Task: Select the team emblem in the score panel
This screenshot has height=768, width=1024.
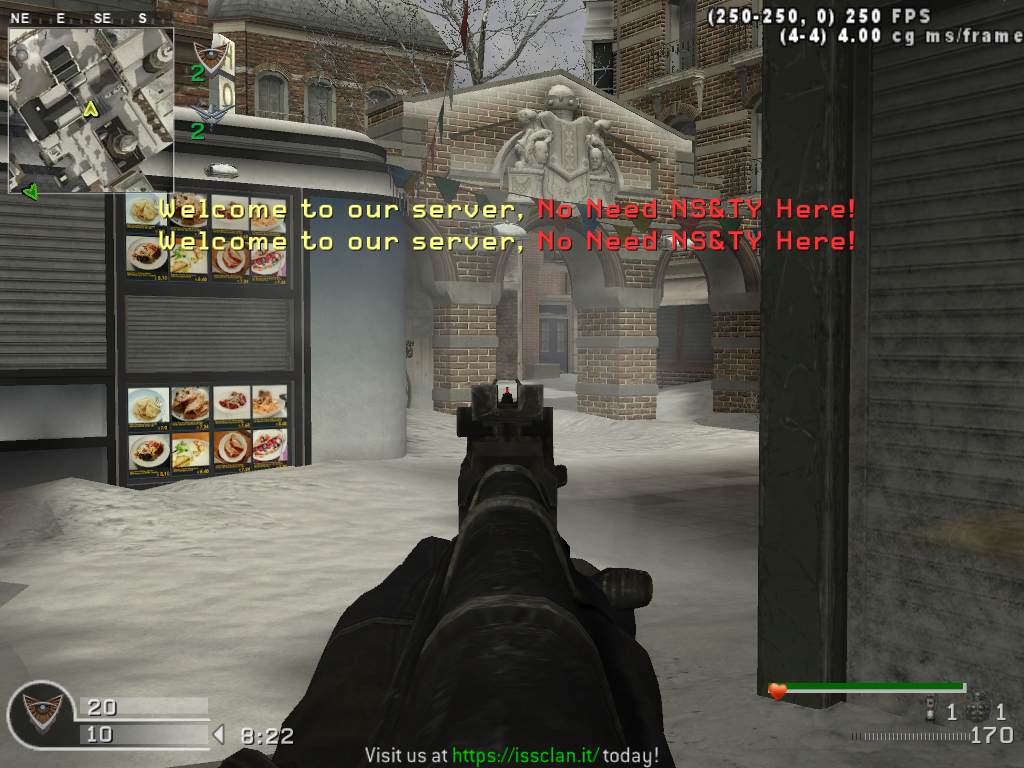Action: [x=42, y=712]
